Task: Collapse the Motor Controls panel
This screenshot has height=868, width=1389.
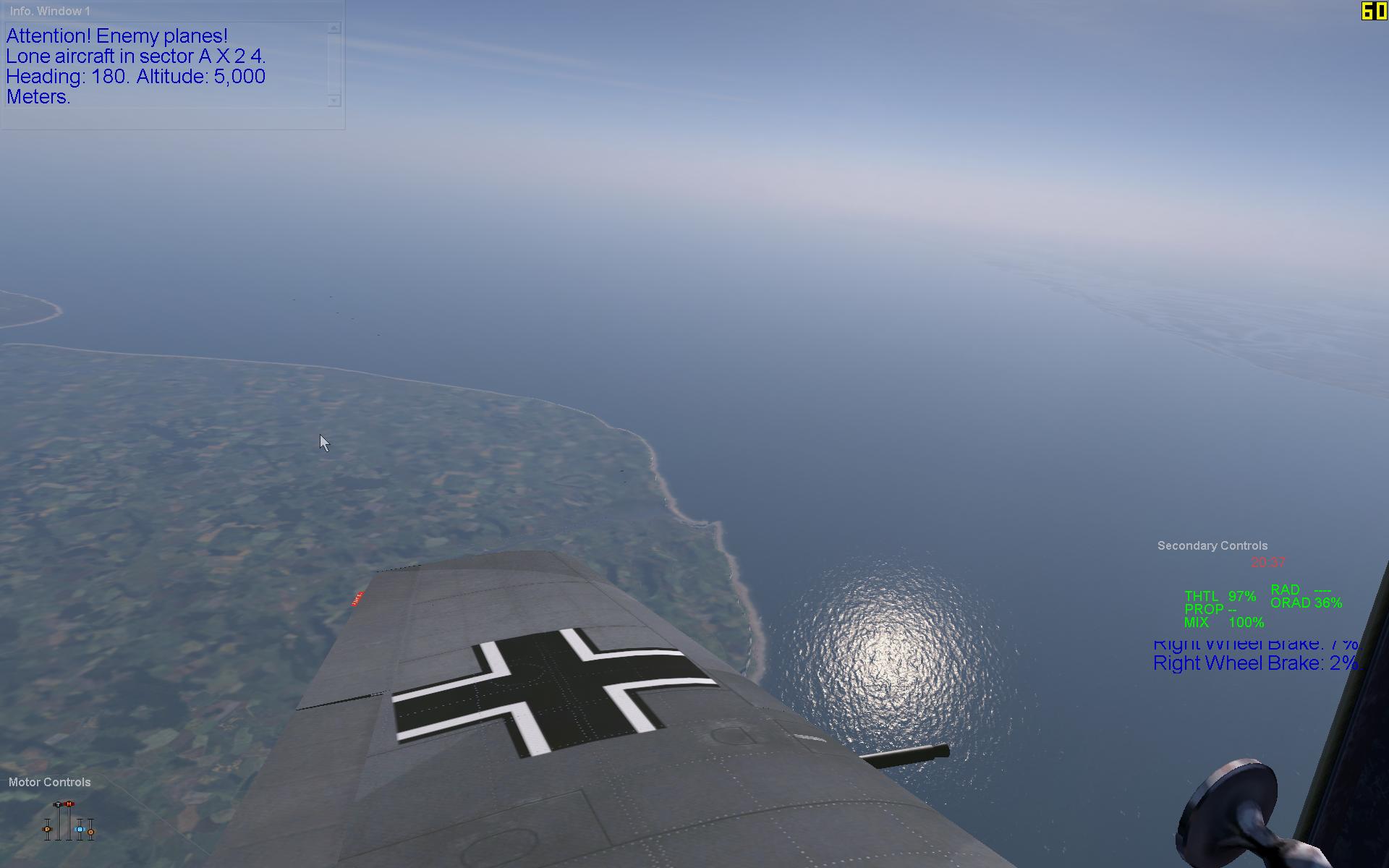Action: click(x=51, y=782)
